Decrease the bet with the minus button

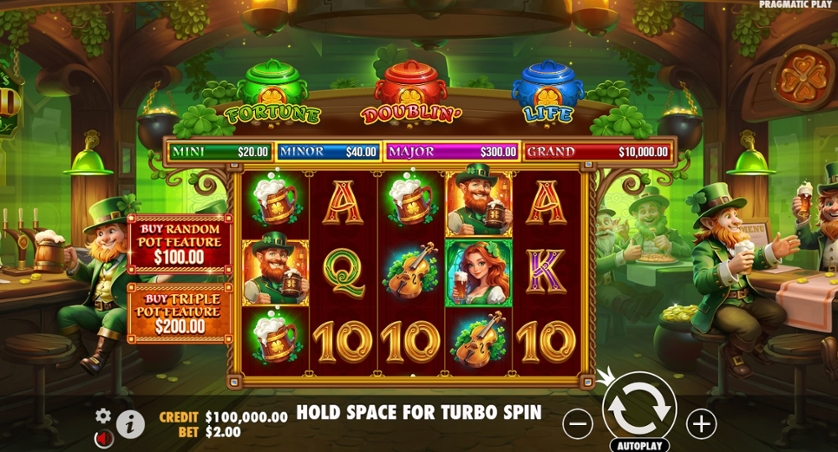click(577, 424)
